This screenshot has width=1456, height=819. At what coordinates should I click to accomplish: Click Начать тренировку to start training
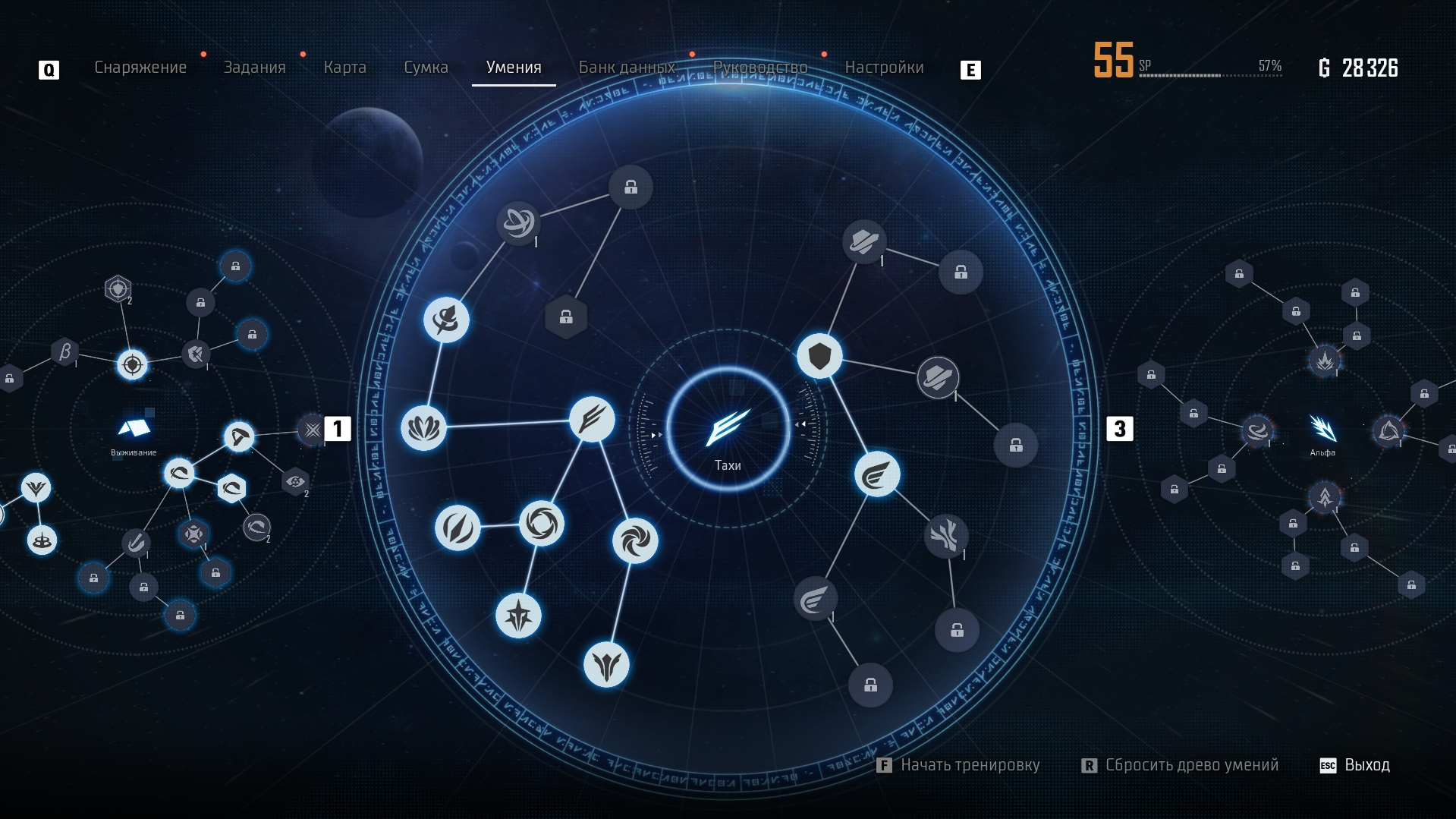pyautogui.click(x=969, y=765)
